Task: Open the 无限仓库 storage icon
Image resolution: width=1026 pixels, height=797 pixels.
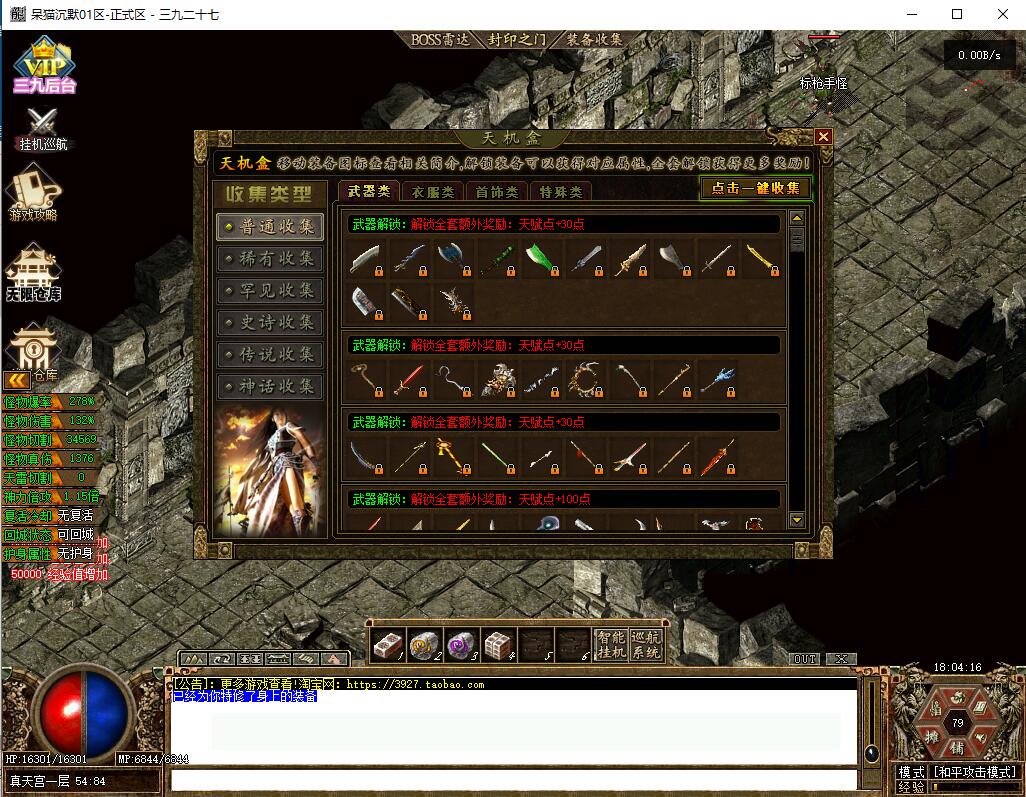Action: (x=34, y=272)
